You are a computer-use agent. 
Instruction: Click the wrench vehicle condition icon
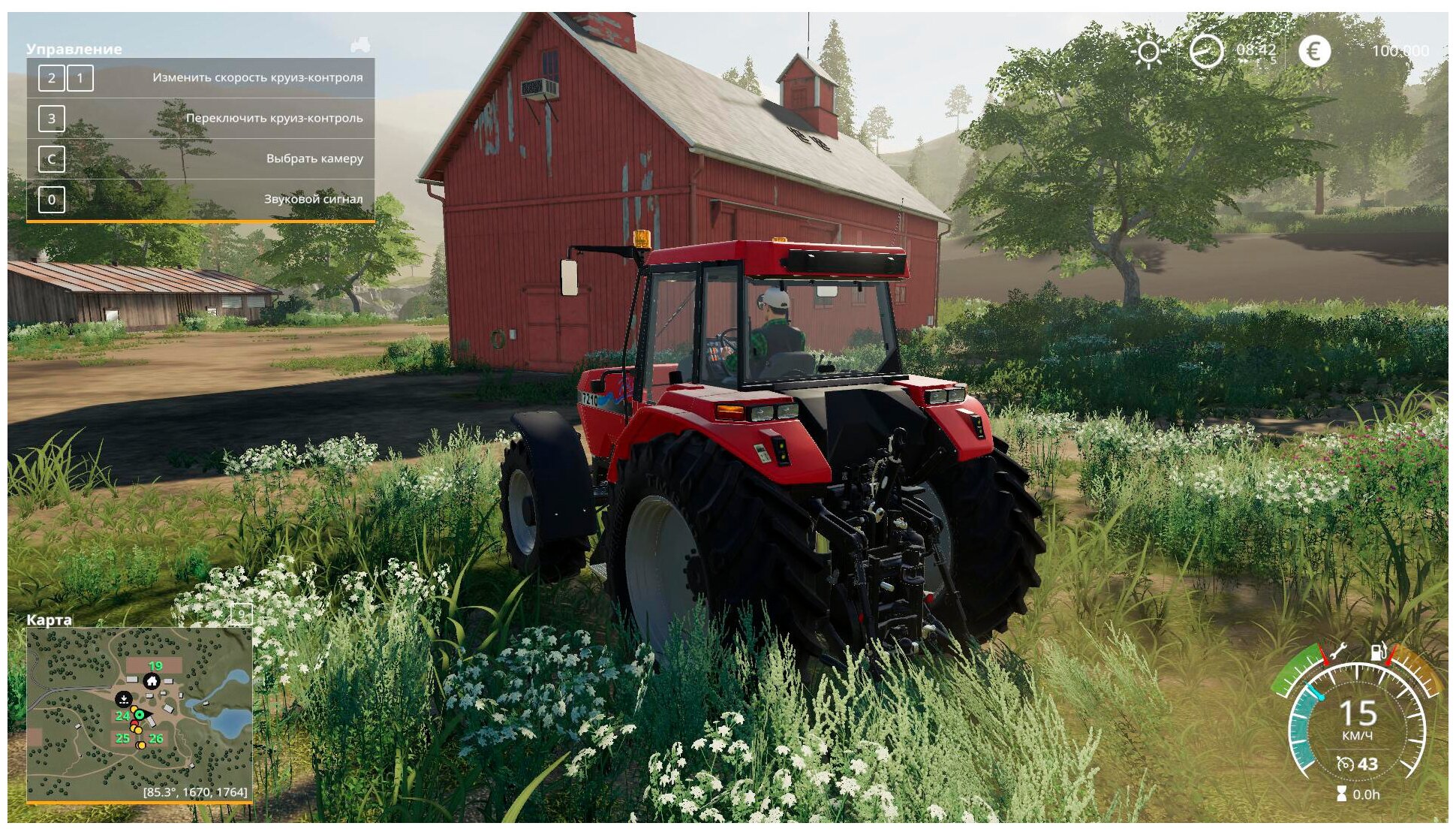[1337, 652]
